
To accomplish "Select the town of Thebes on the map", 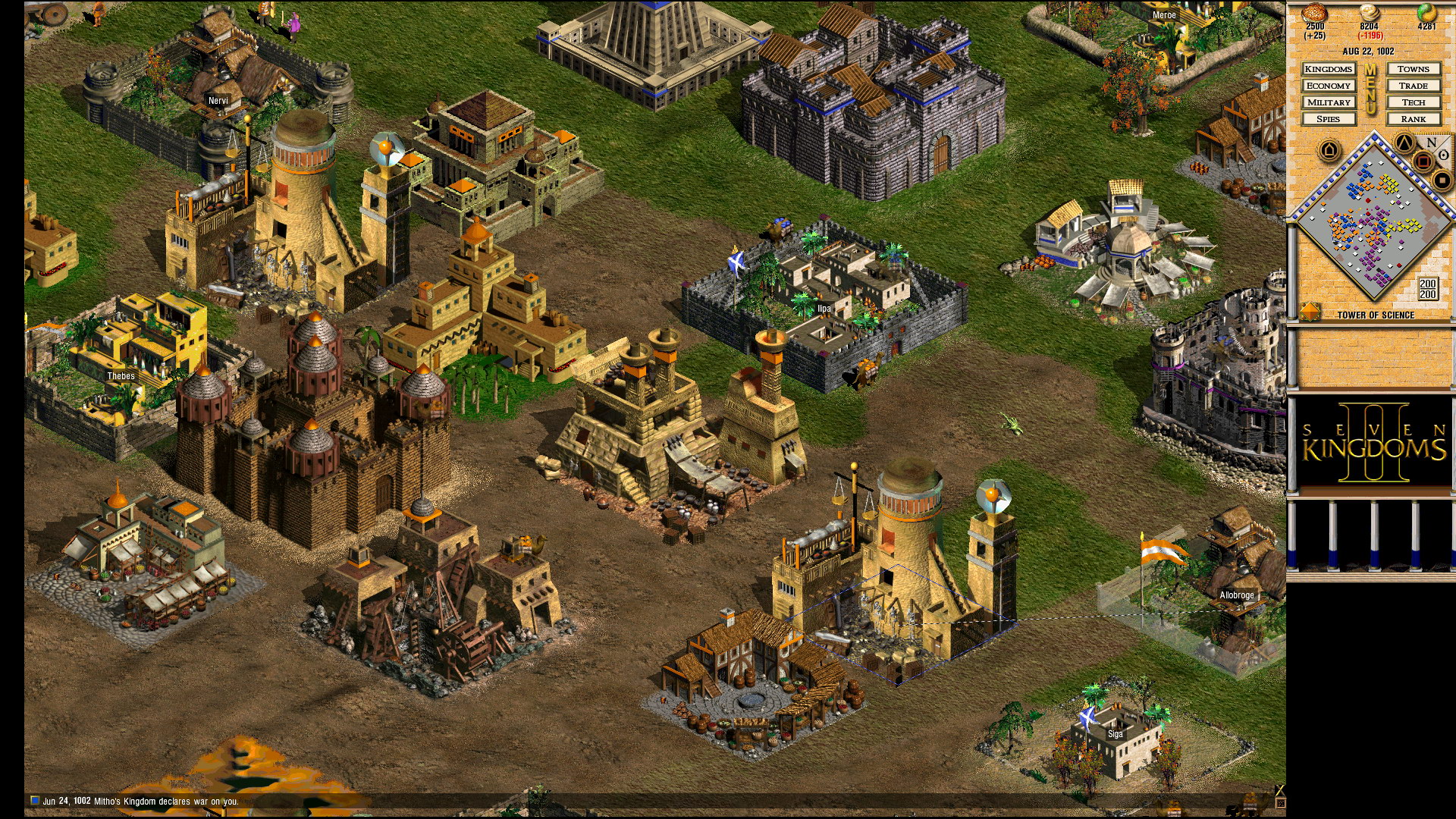I will pos(121,375).
